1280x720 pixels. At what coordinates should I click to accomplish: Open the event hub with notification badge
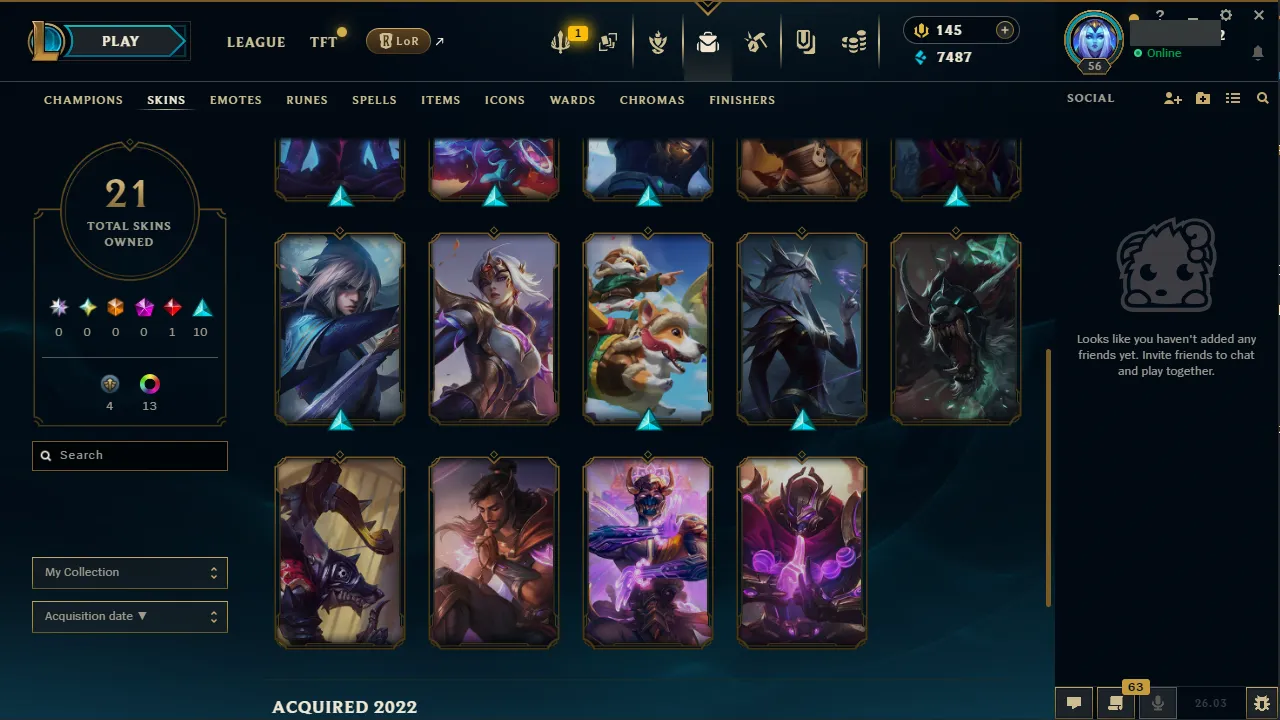pos(560,41)
